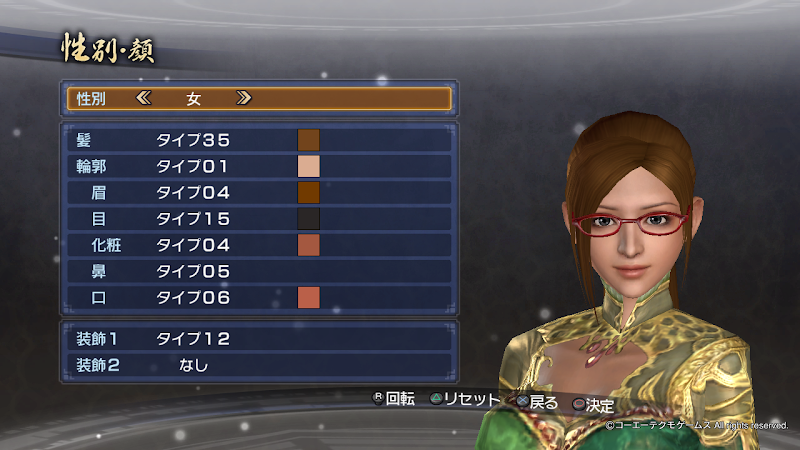Select the dark eye color swatch
Screen dimensions: 800x450
[x=308, y=218]
